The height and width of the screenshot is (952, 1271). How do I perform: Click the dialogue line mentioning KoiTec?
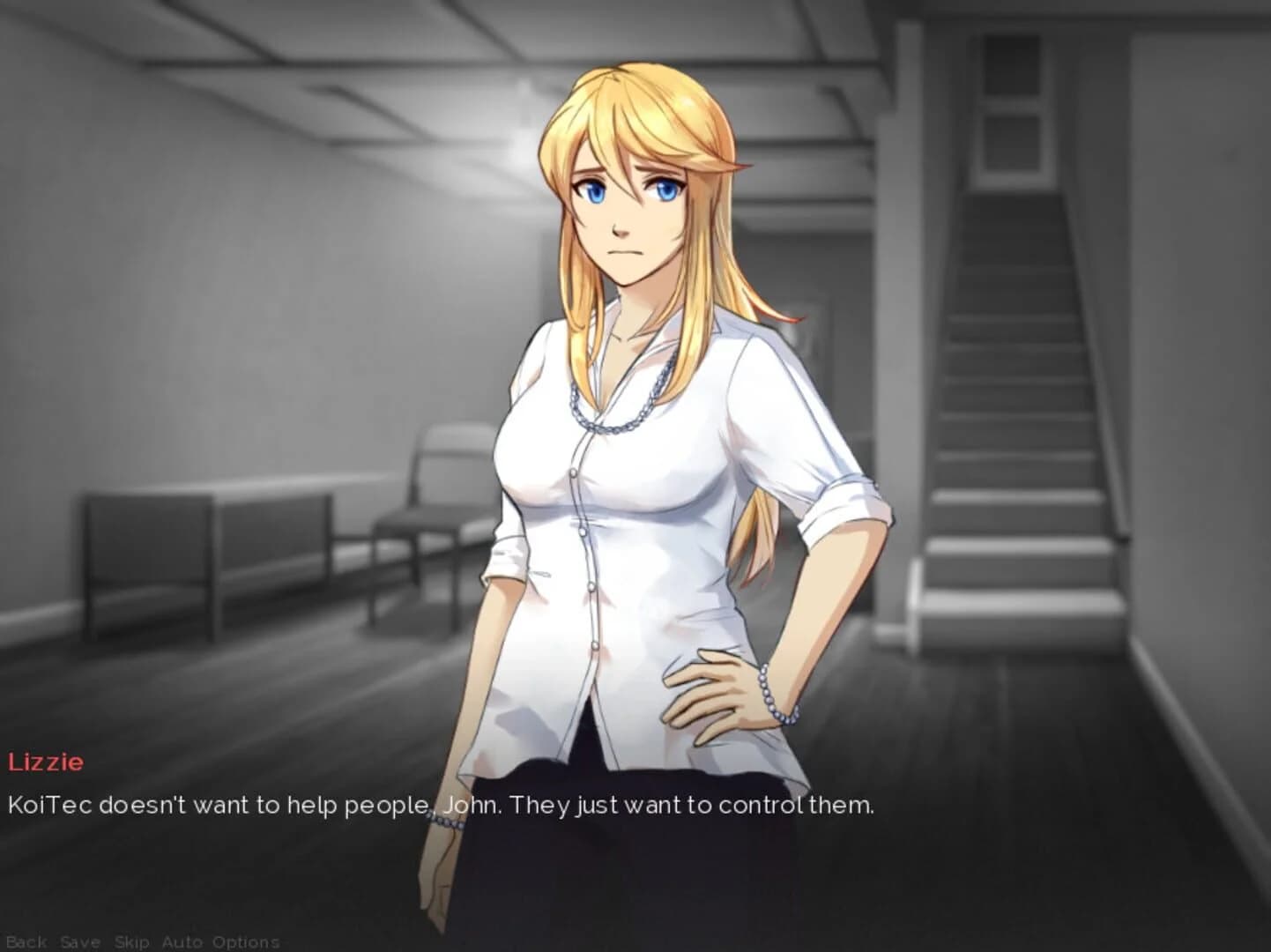(x=441, y=803)
